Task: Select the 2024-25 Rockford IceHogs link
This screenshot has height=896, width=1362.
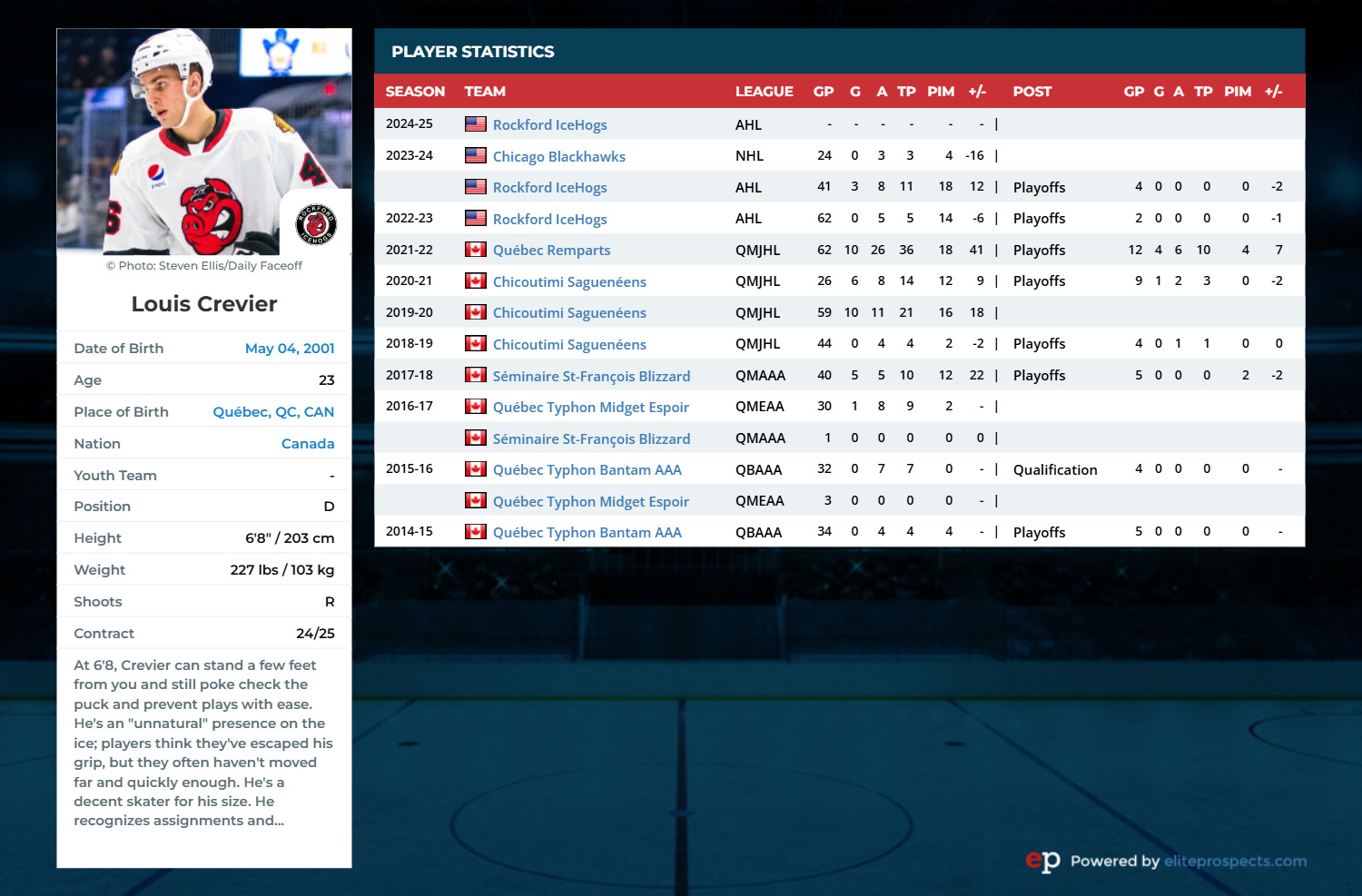Action: pos(549,125)
